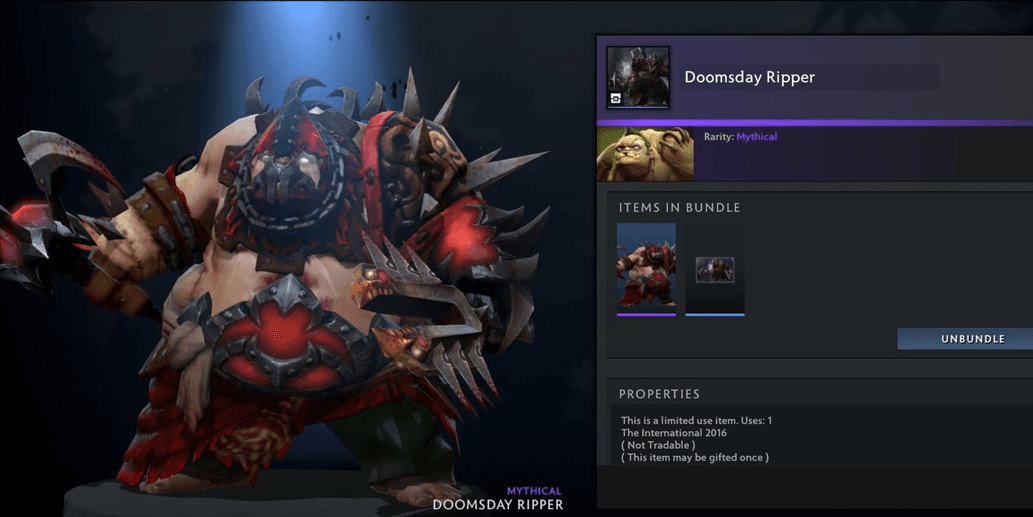Screen dimensions: 1033x517
Task: Open the Doomsday Ripper bundle icon
Action: 638,77
